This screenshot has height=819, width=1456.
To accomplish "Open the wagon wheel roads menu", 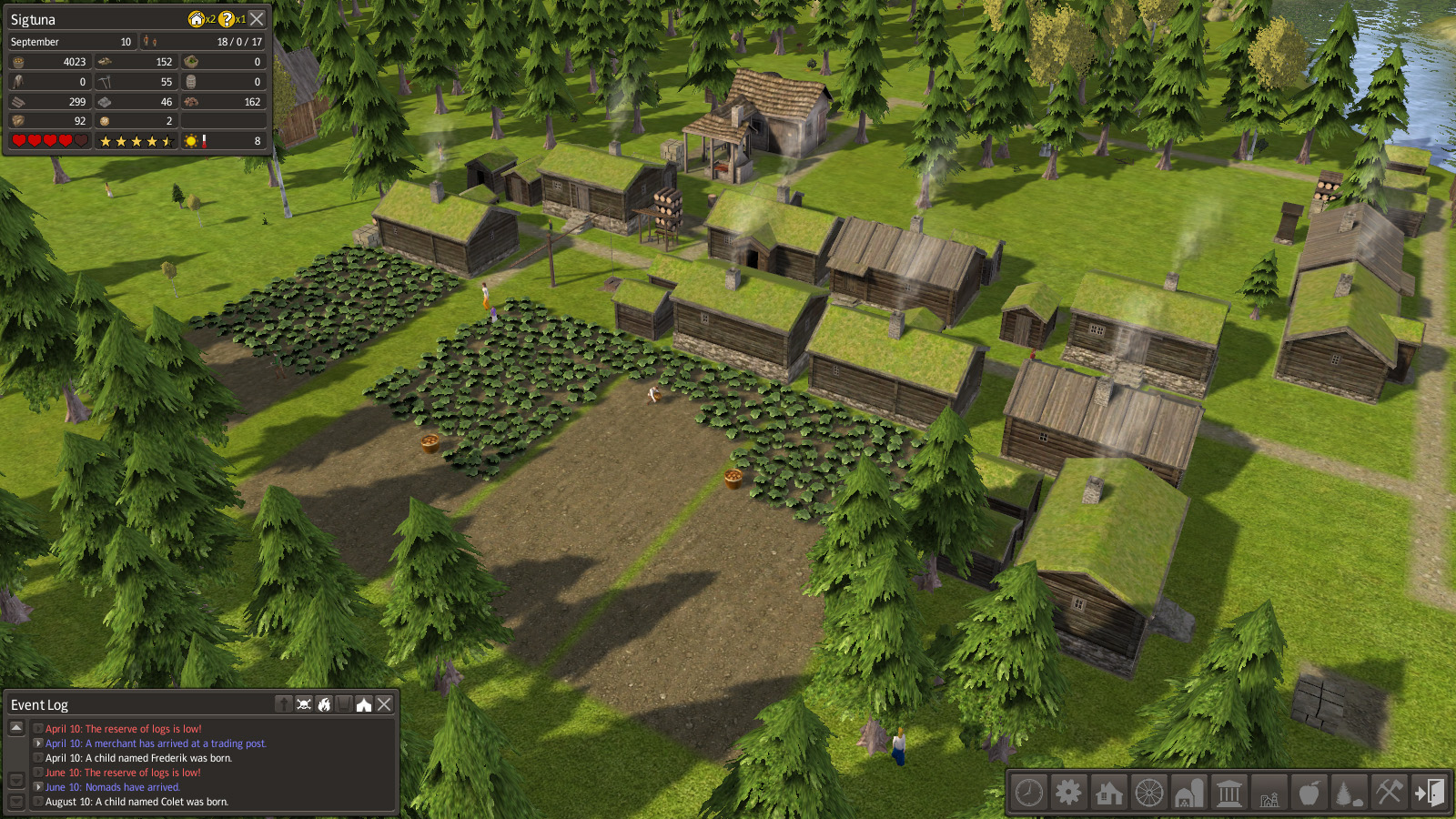I will pos(1149,793).
